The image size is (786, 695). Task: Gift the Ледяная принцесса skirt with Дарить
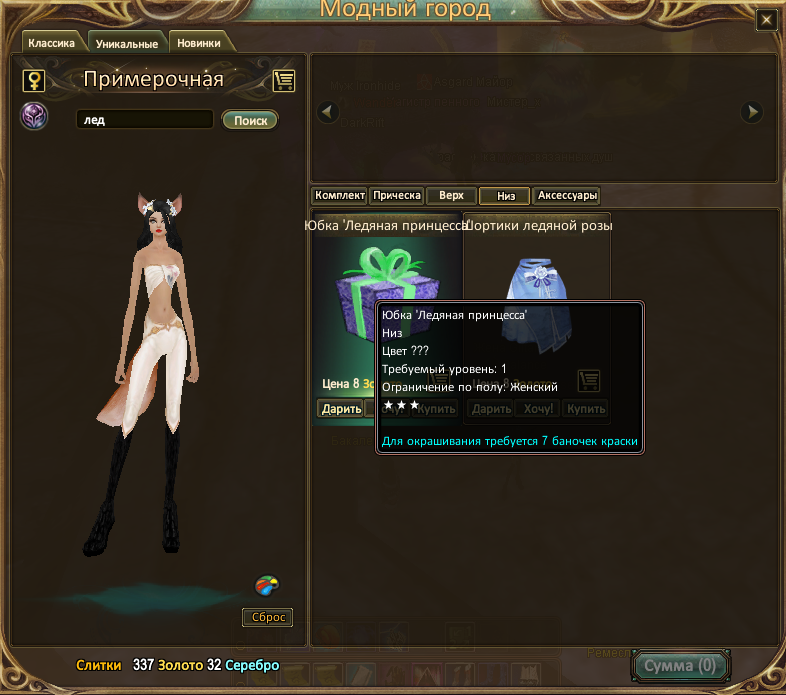click(x=339, y=408)
